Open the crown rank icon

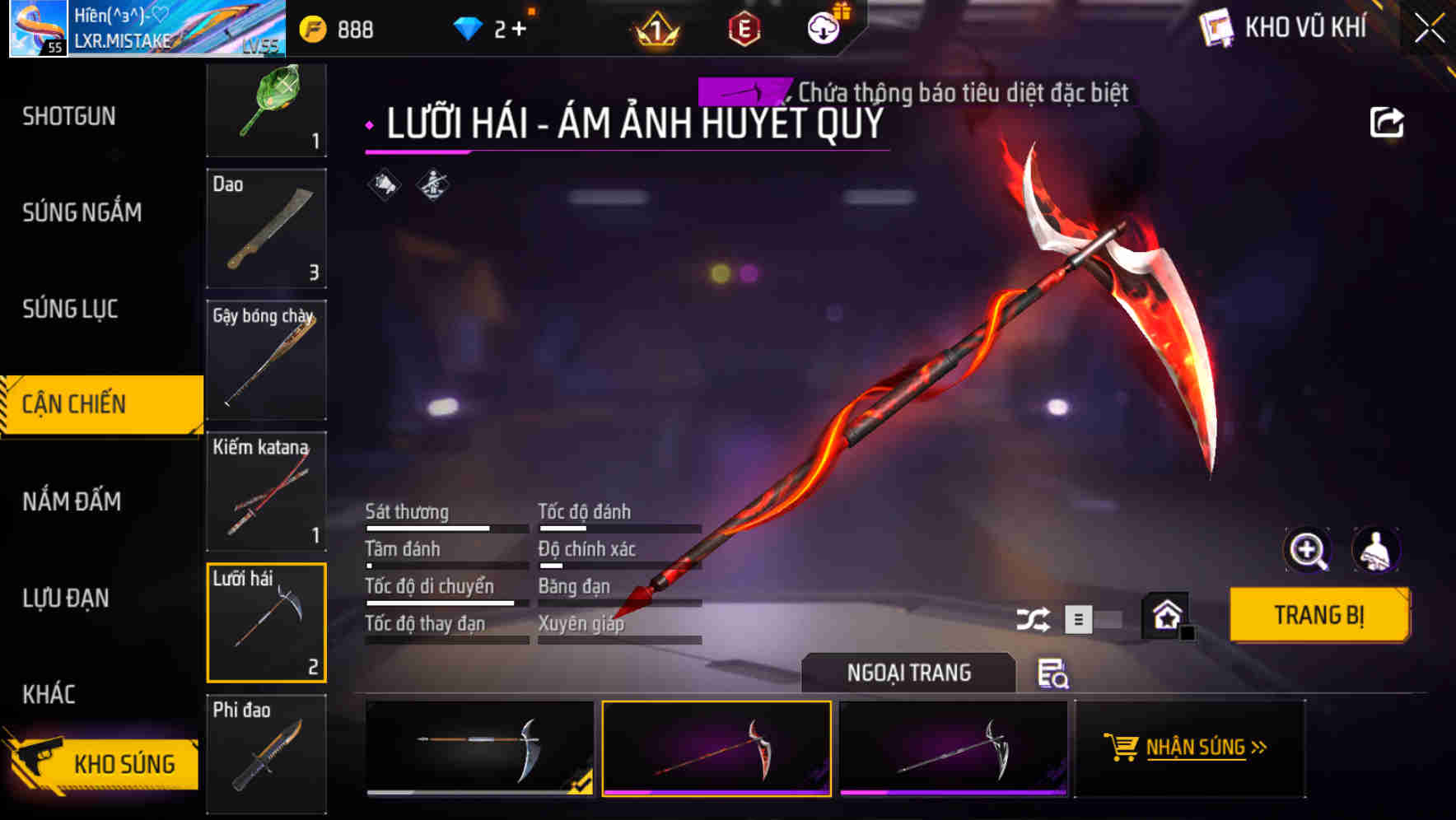coord(656,26)
